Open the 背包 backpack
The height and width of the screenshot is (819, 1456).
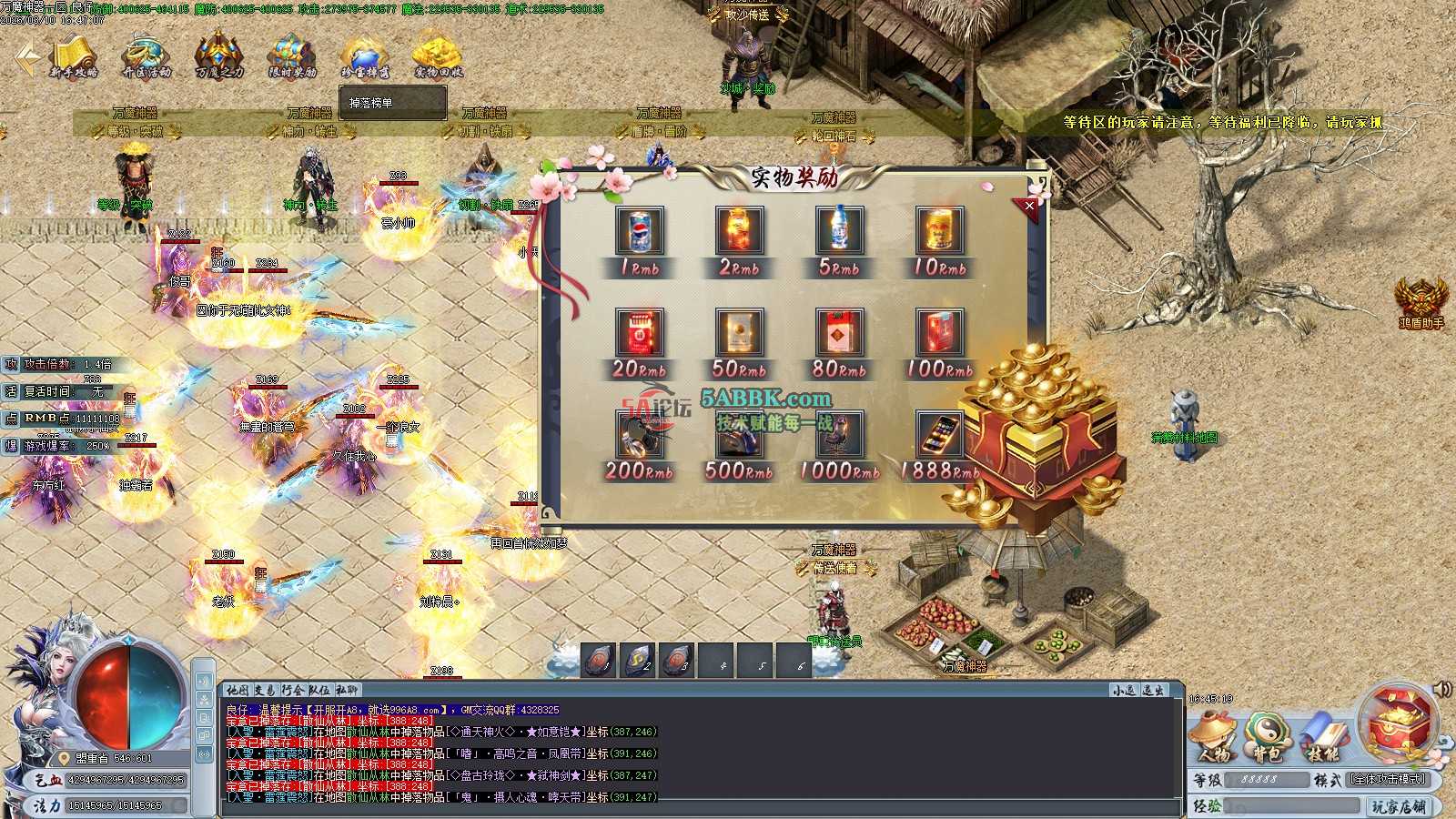coord(1268,738)
